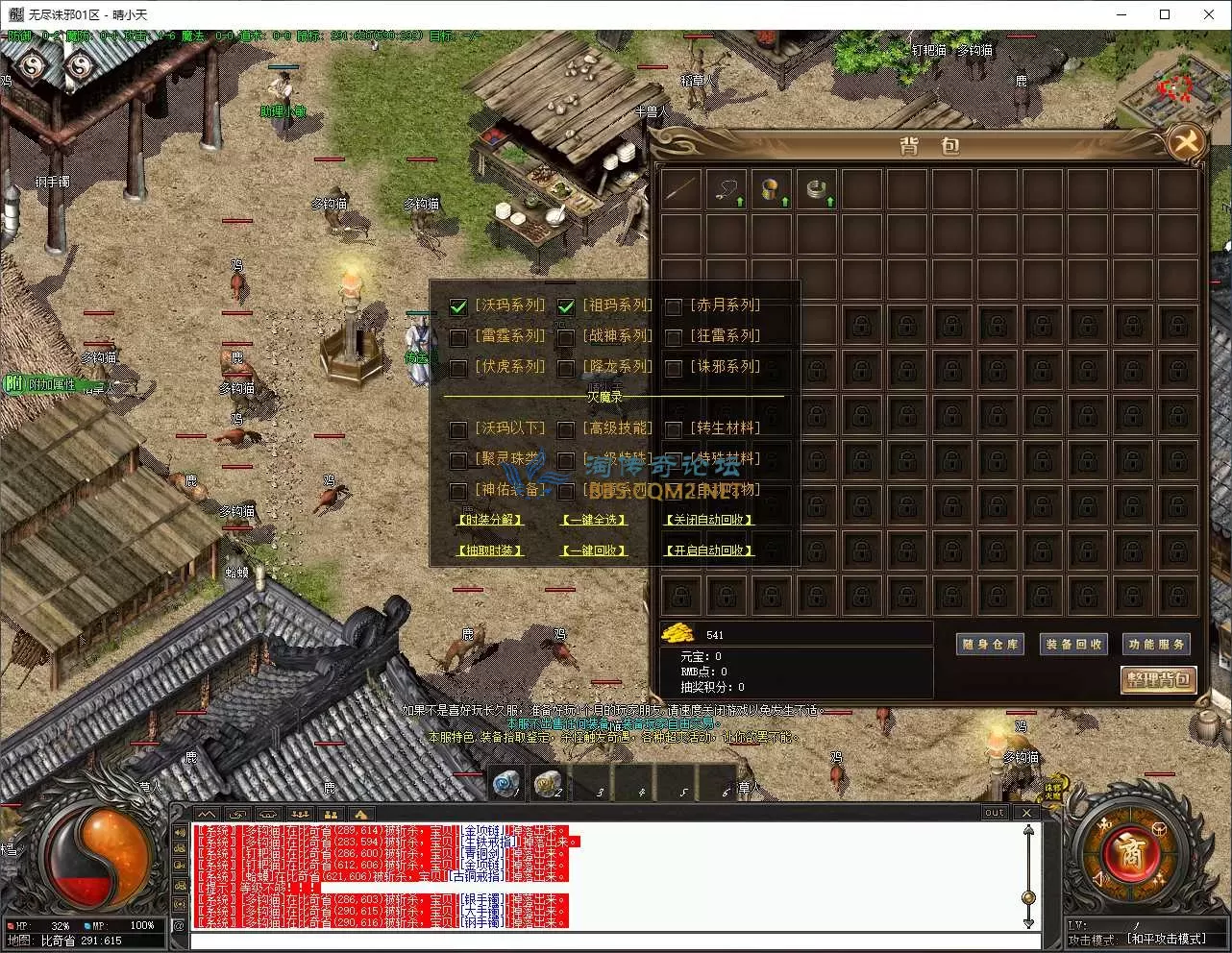Tick the 诛邪系列 checkbox
1232x953 pixels.
(674, 369)
